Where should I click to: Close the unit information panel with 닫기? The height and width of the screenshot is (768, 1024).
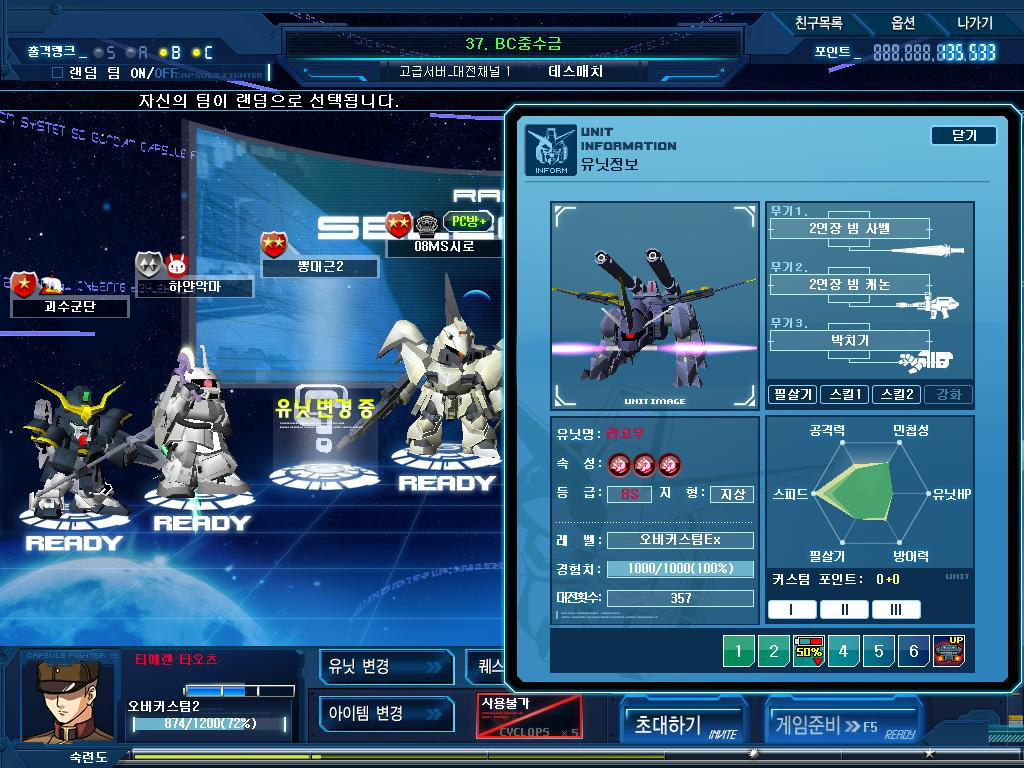click(963, 135)
